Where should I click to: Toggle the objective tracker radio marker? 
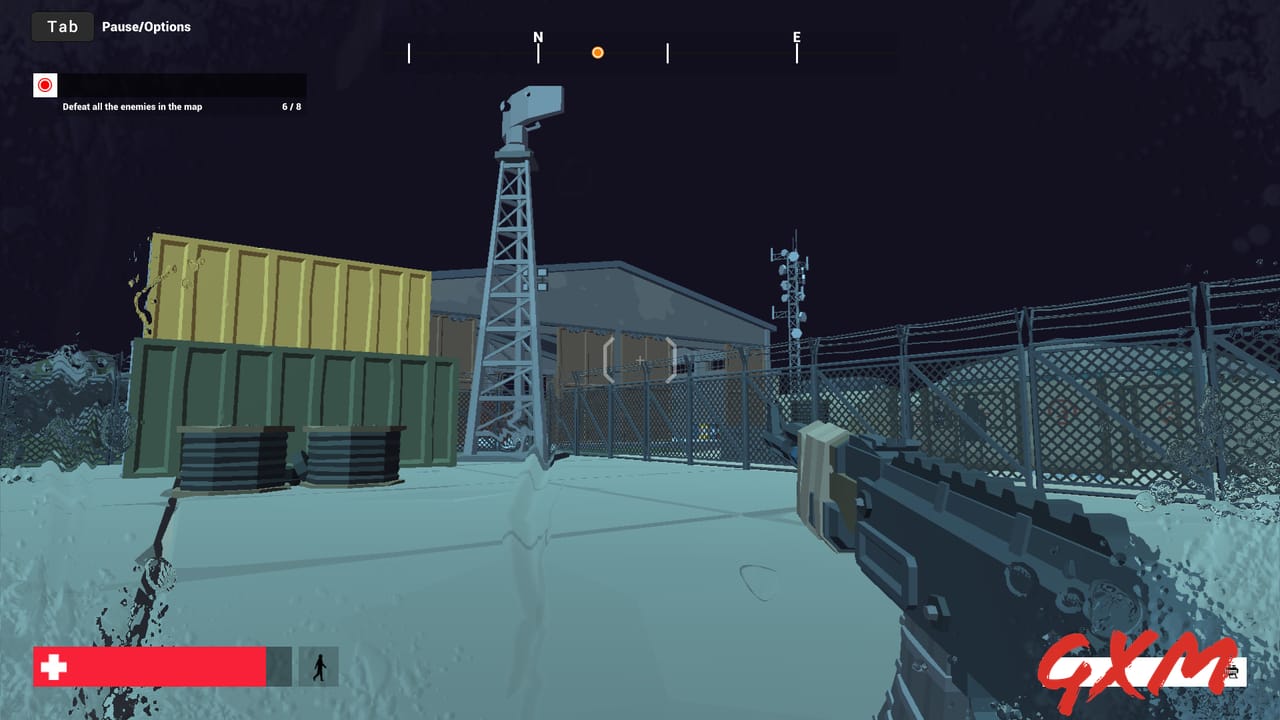[x=44, y=85]
